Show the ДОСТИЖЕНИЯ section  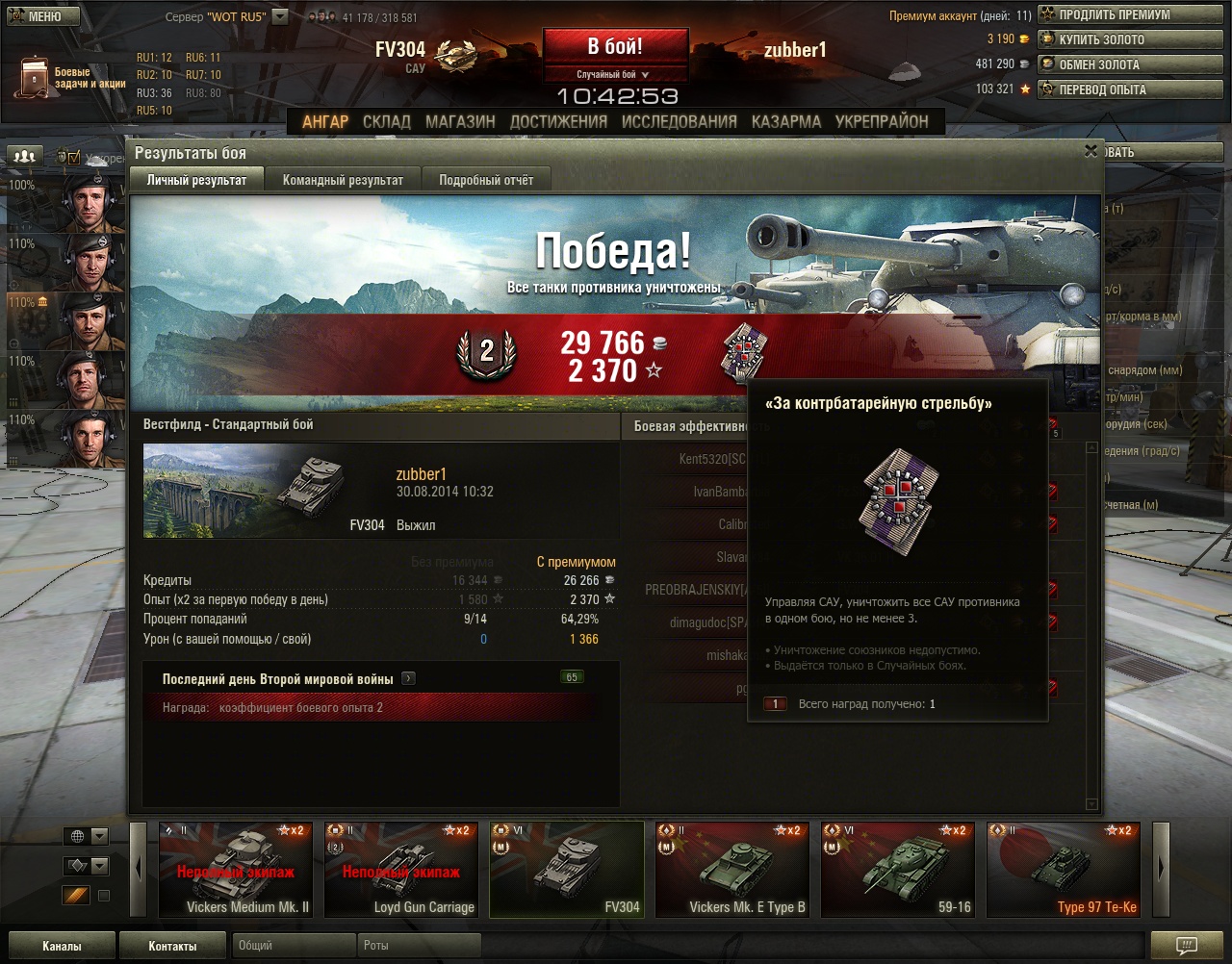coord(558,122)
